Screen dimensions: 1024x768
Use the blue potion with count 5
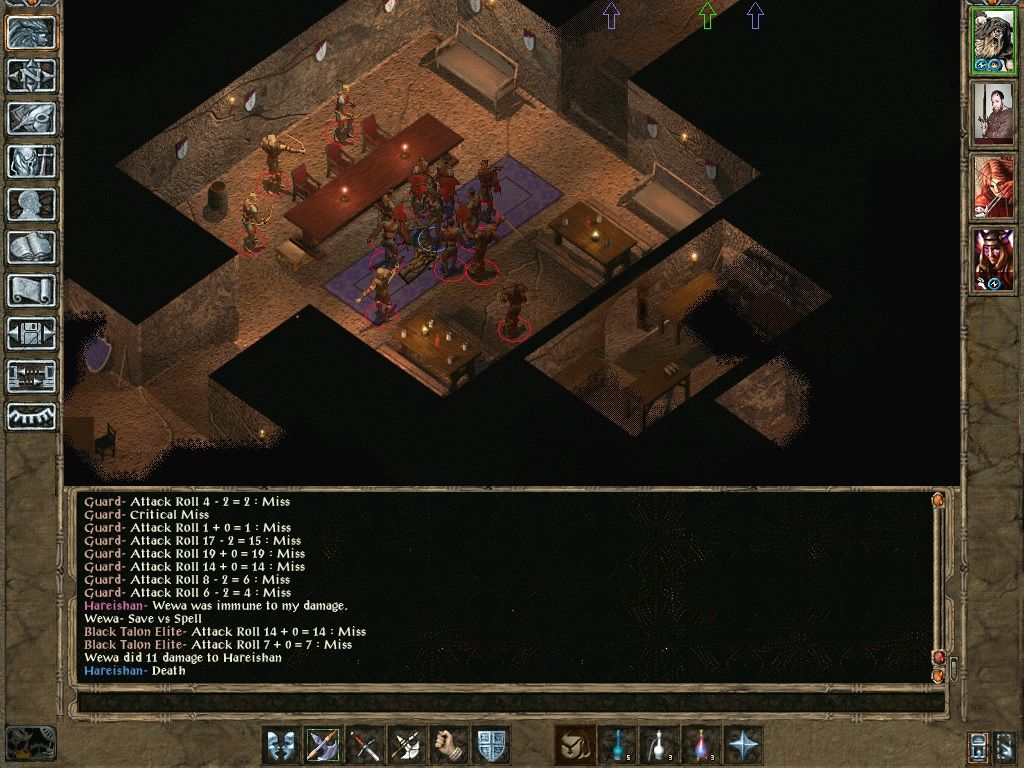click(617, 746)
